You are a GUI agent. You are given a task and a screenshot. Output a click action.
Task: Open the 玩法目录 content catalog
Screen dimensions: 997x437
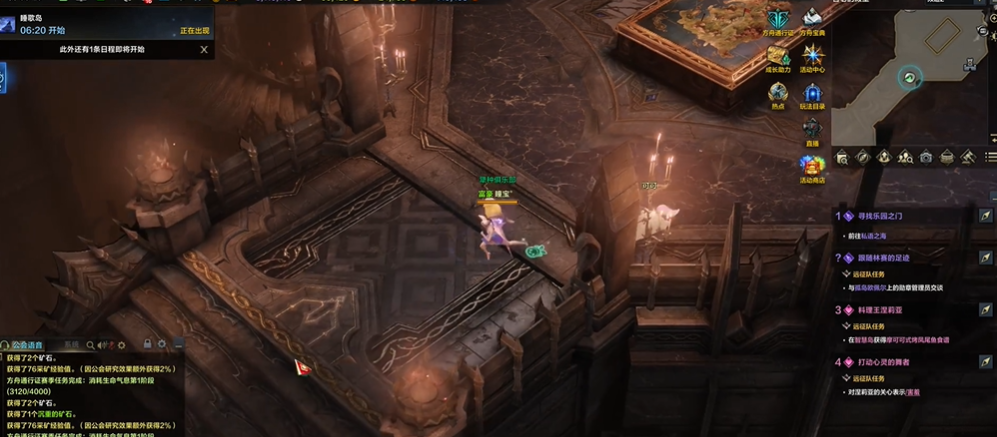pyautogui.click(x=812, y=94)
